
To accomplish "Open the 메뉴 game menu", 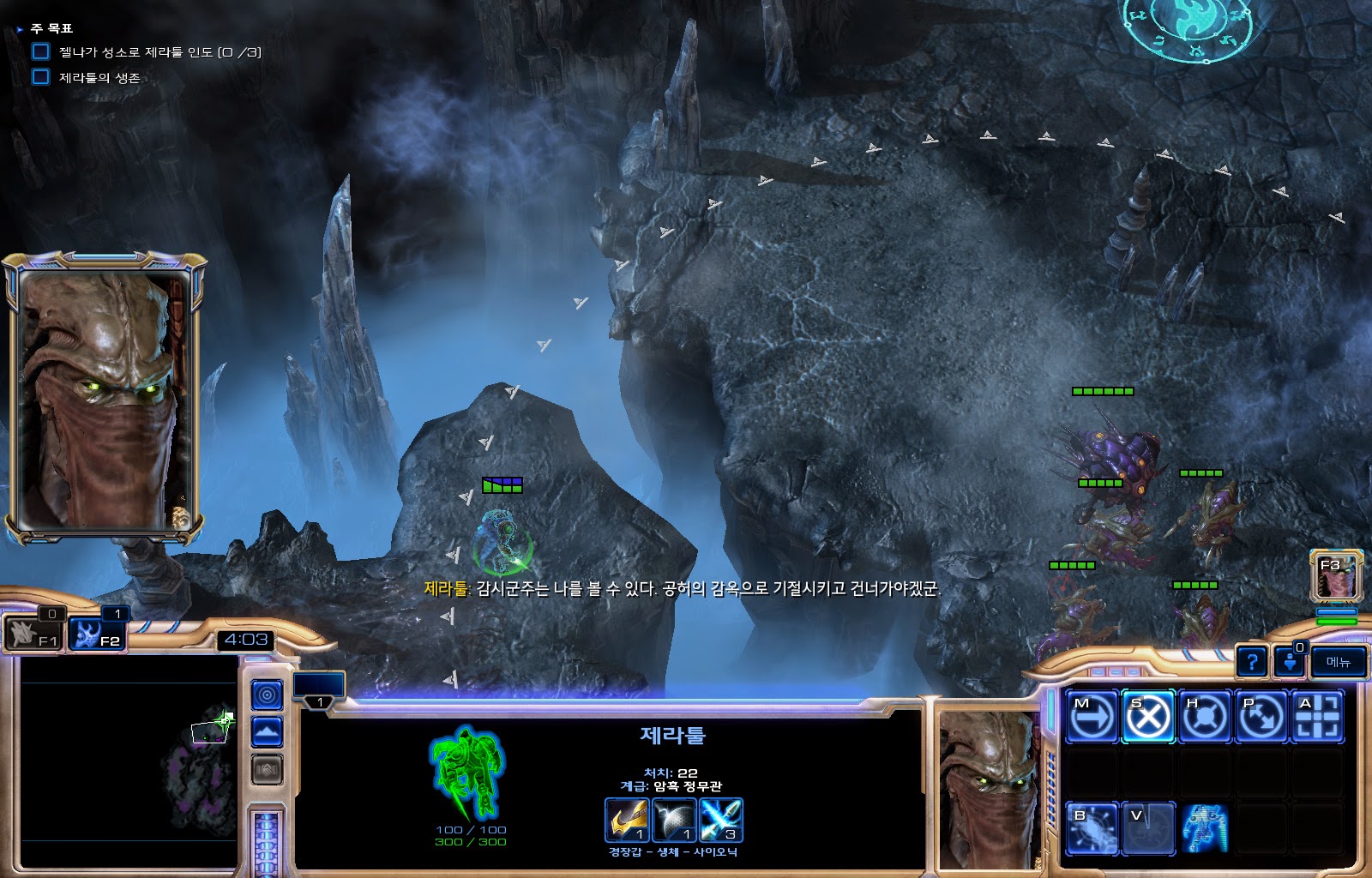I will click(1338, 662).
